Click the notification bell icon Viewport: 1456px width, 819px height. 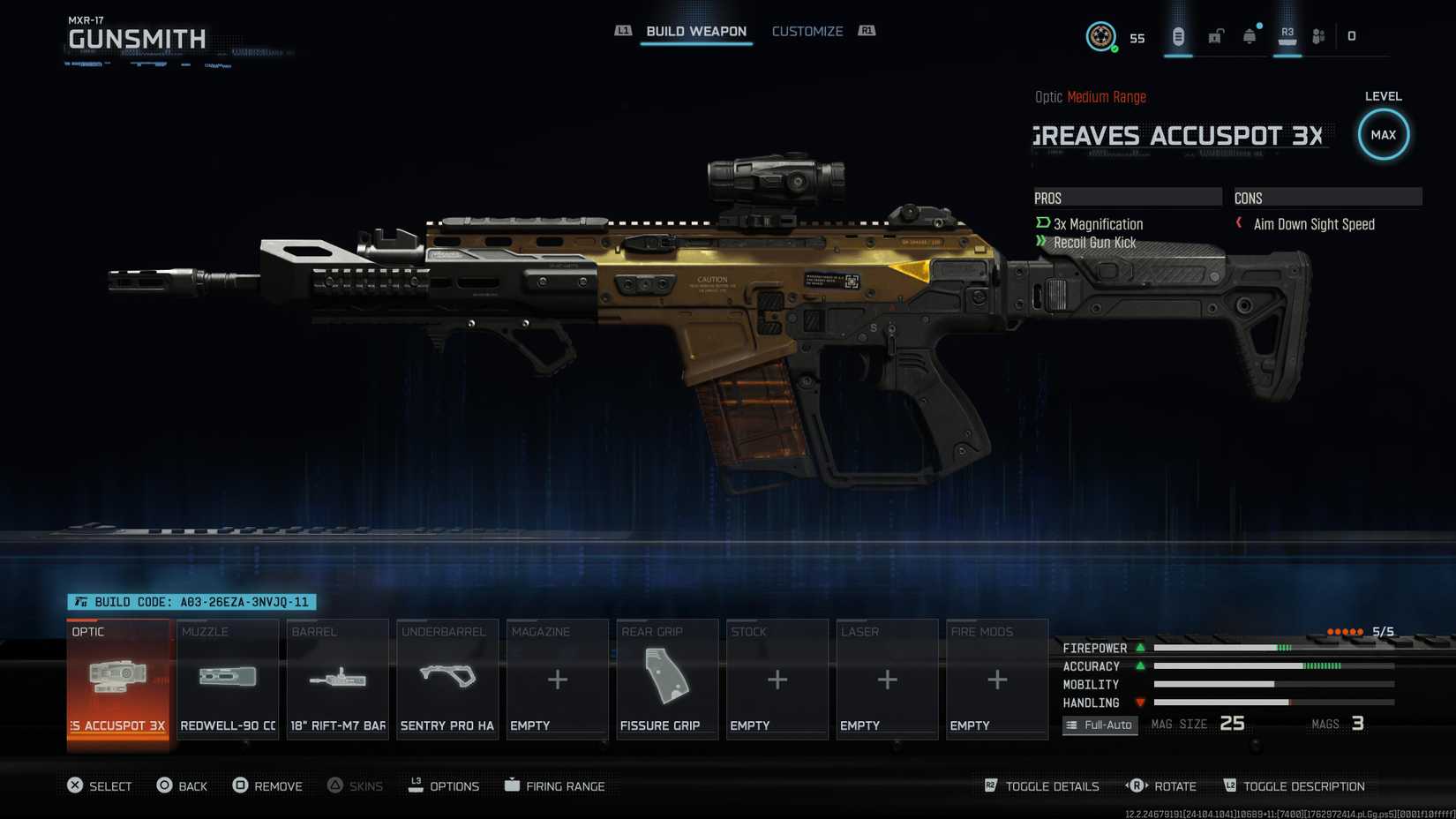tap(1249, 35)
